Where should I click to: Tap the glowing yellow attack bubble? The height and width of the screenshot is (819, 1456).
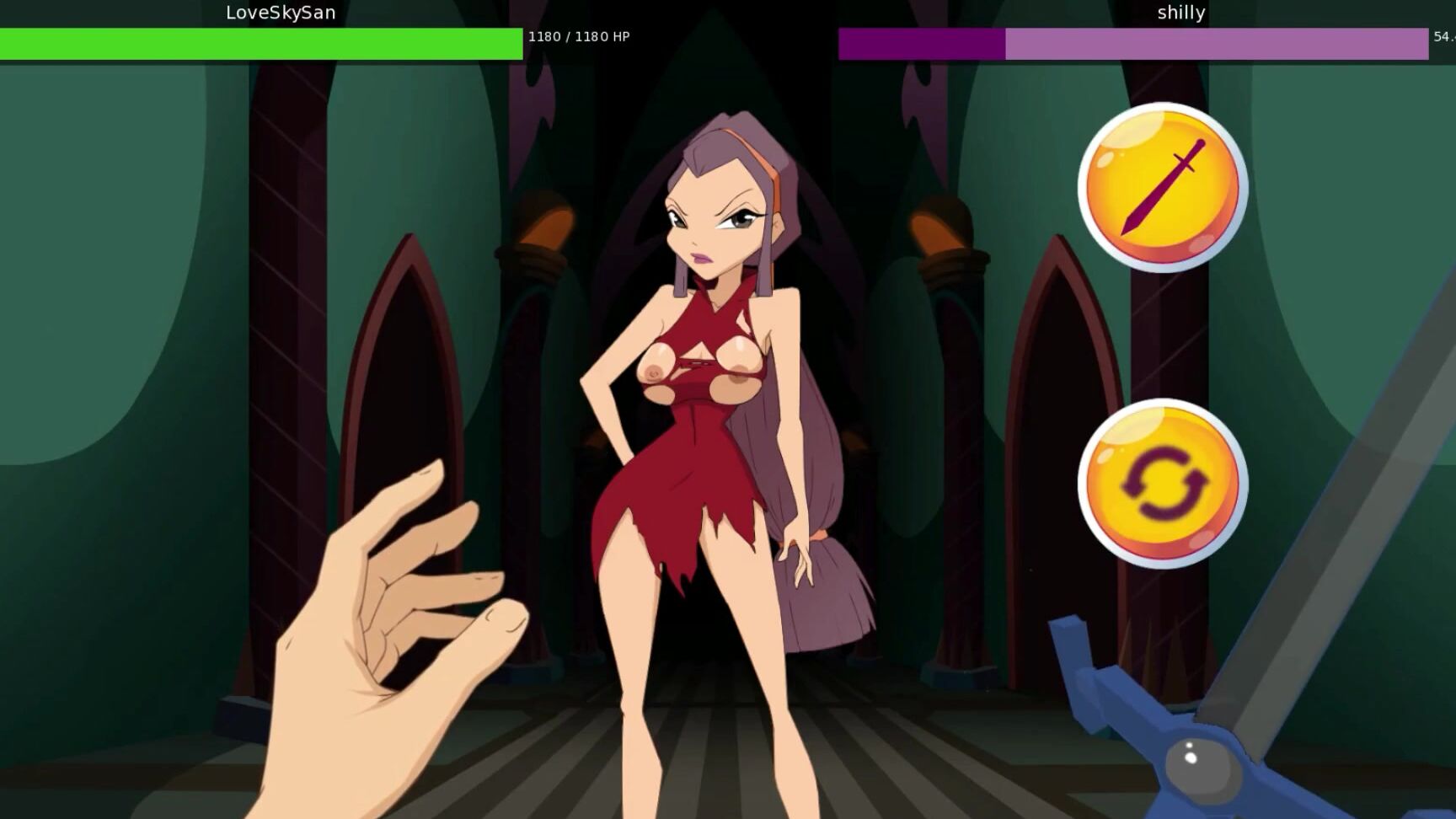1166,189
